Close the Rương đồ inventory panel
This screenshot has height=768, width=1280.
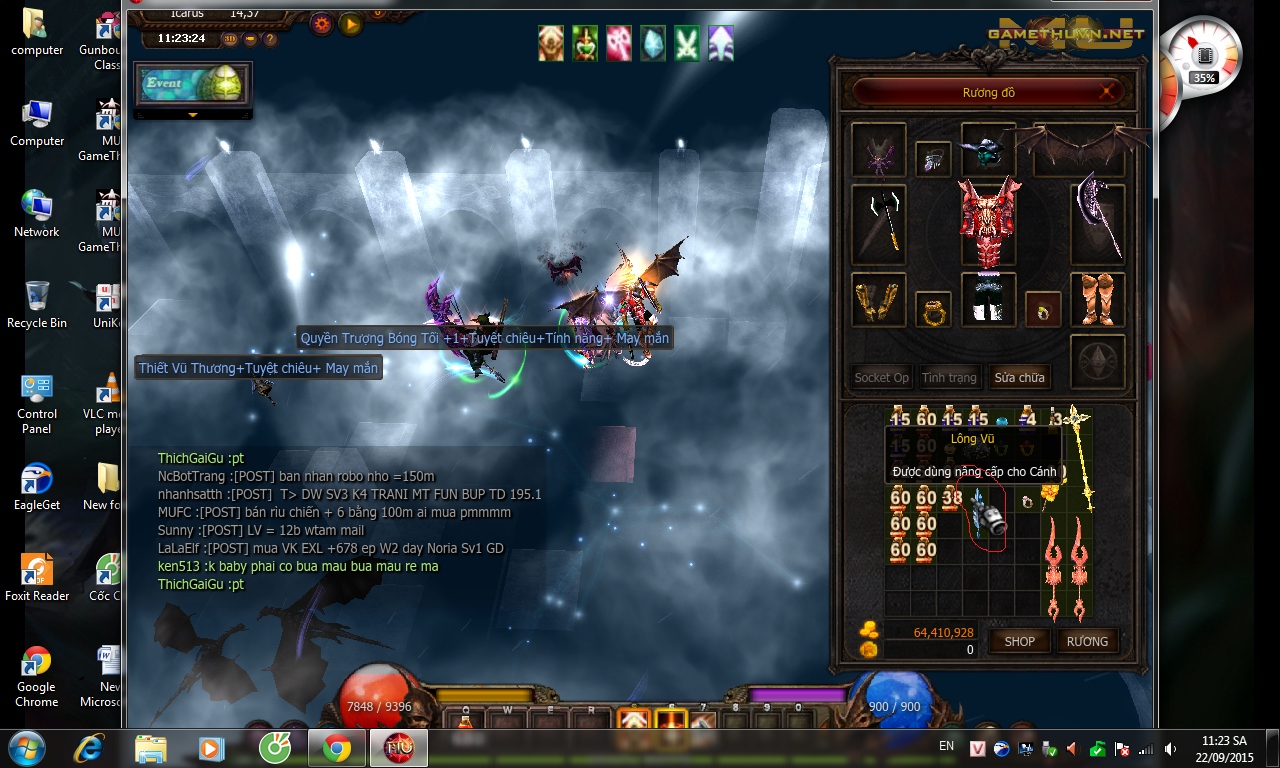click(1106, 92)
